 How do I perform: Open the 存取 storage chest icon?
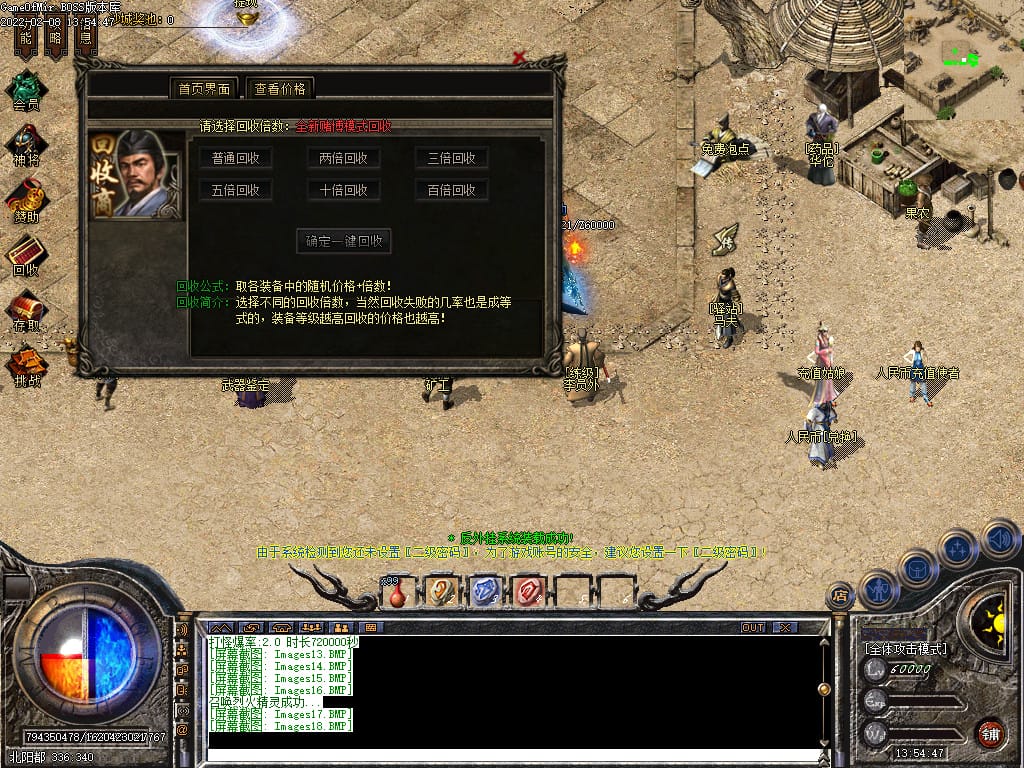[26, 309]
